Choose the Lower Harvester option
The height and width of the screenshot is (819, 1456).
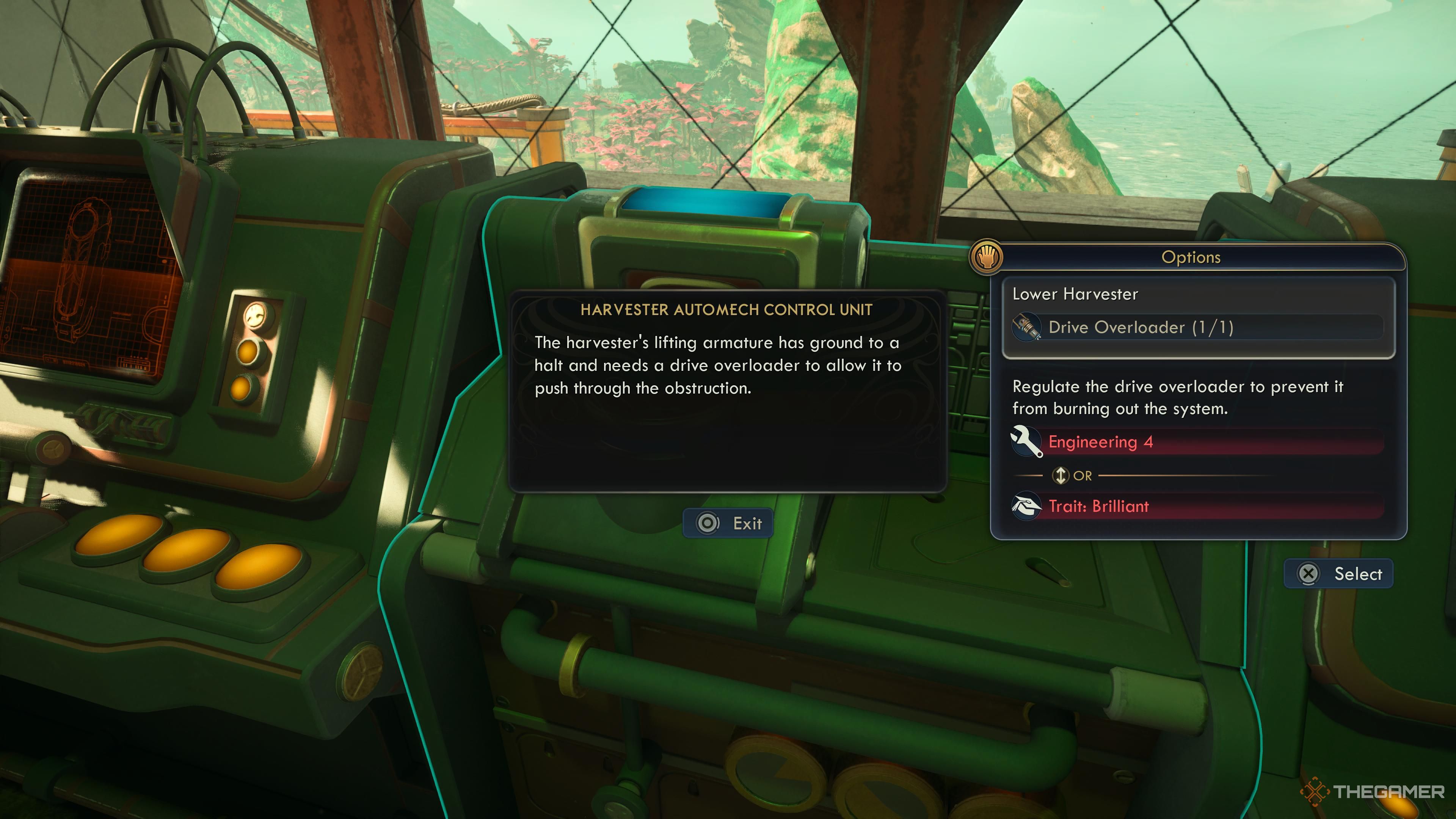[x=1075, y=294]
